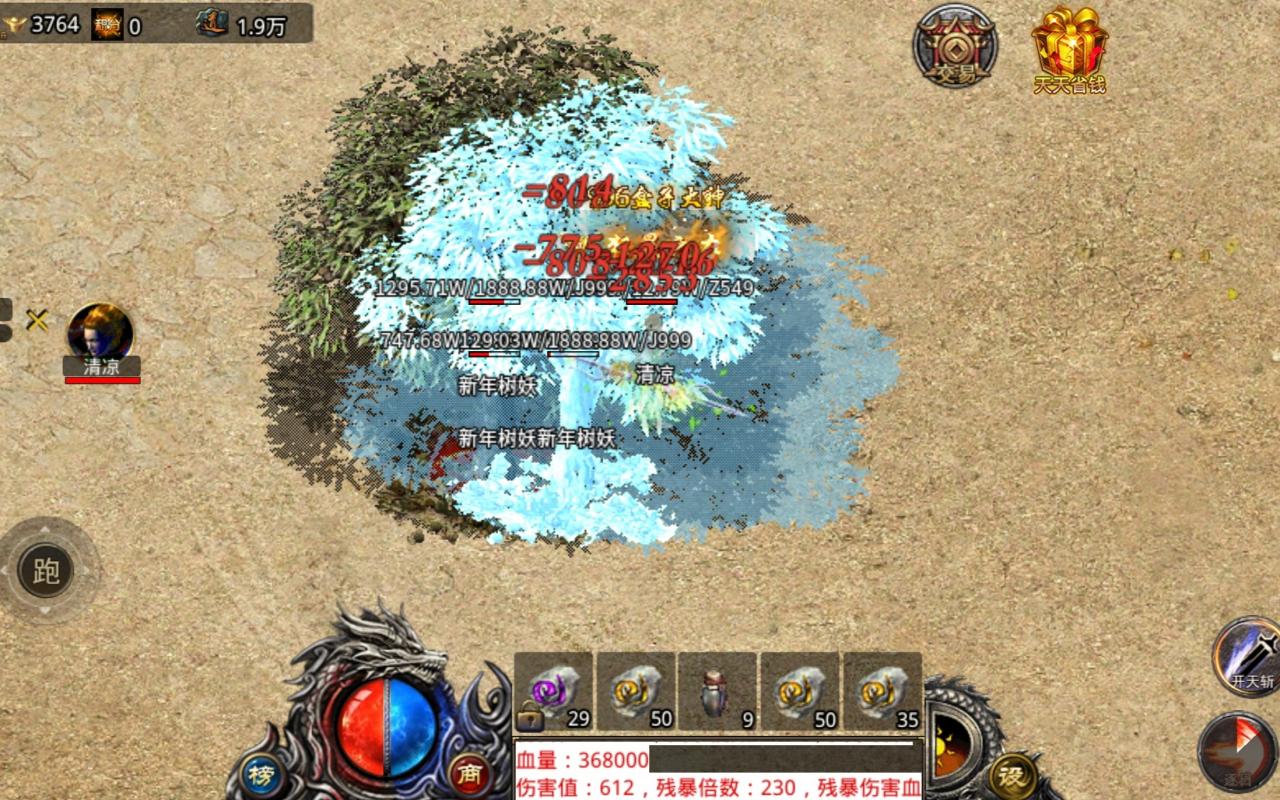Tap the blue boot icon by 1.9万
The height and width of the screenshot is (800, 1280).
point(212,24)
